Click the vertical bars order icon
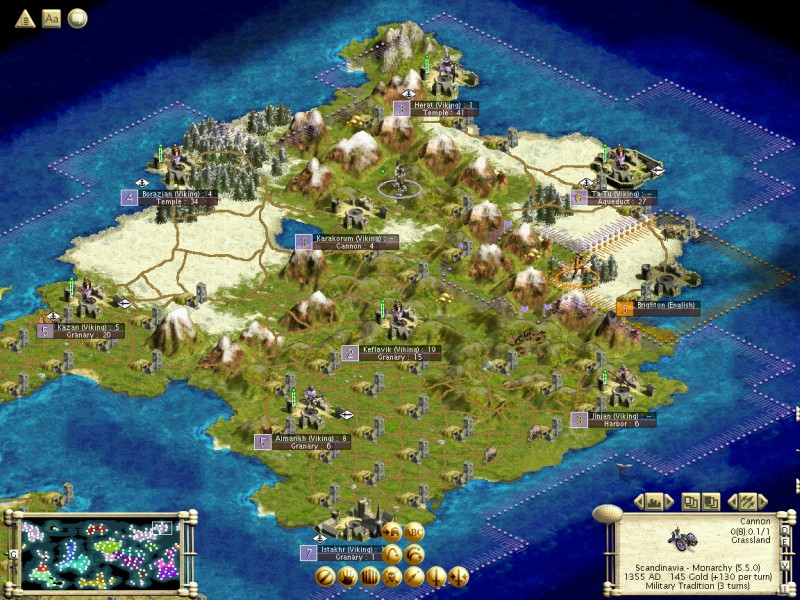 (x=369, y=576)
